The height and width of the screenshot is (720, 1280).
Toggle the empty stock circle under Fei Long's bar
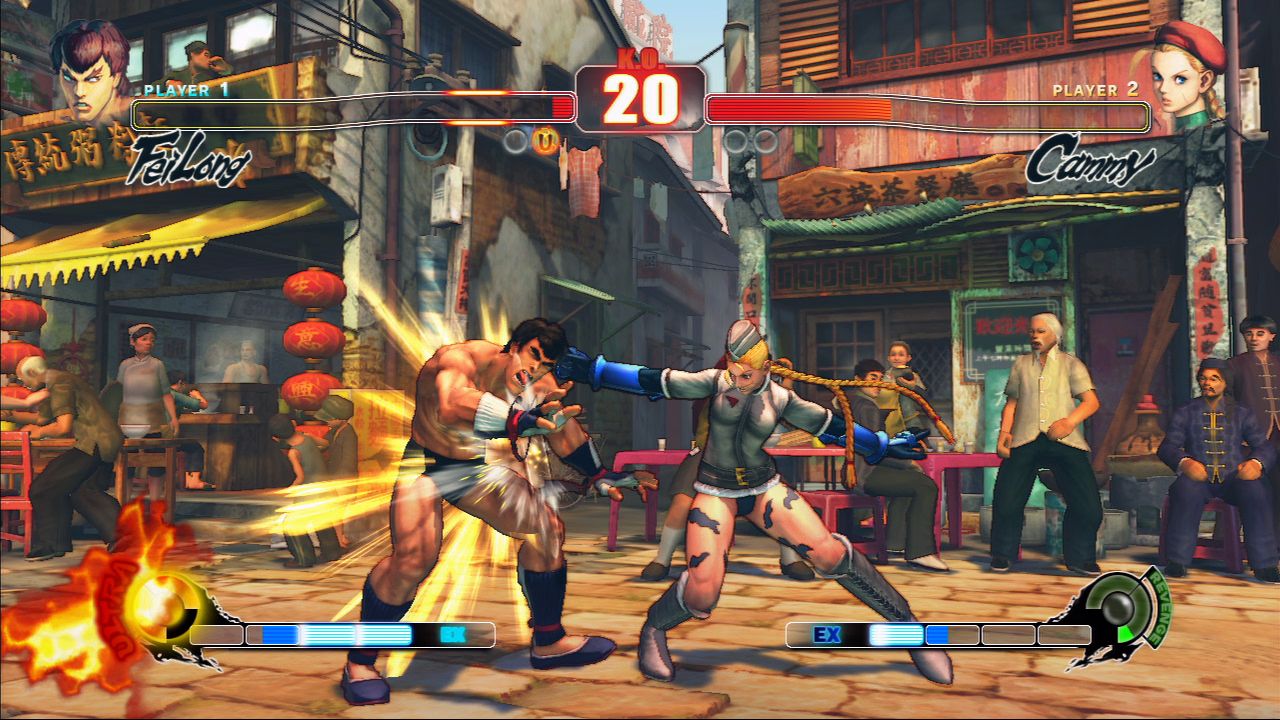[516, 141]
